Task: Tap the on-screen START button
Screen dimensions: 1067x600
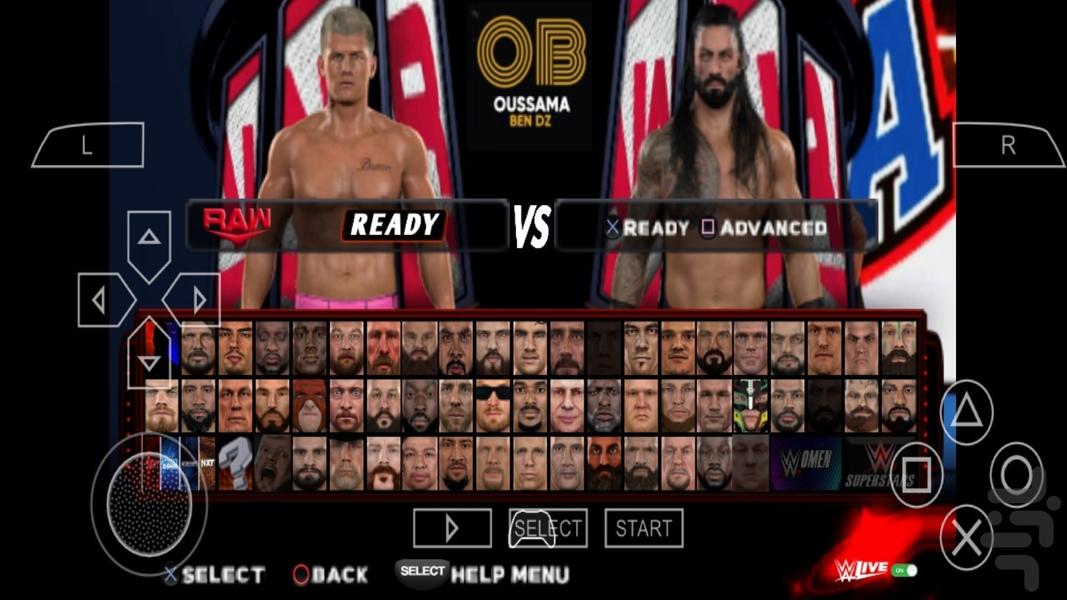Action: (x=643, y=528)
